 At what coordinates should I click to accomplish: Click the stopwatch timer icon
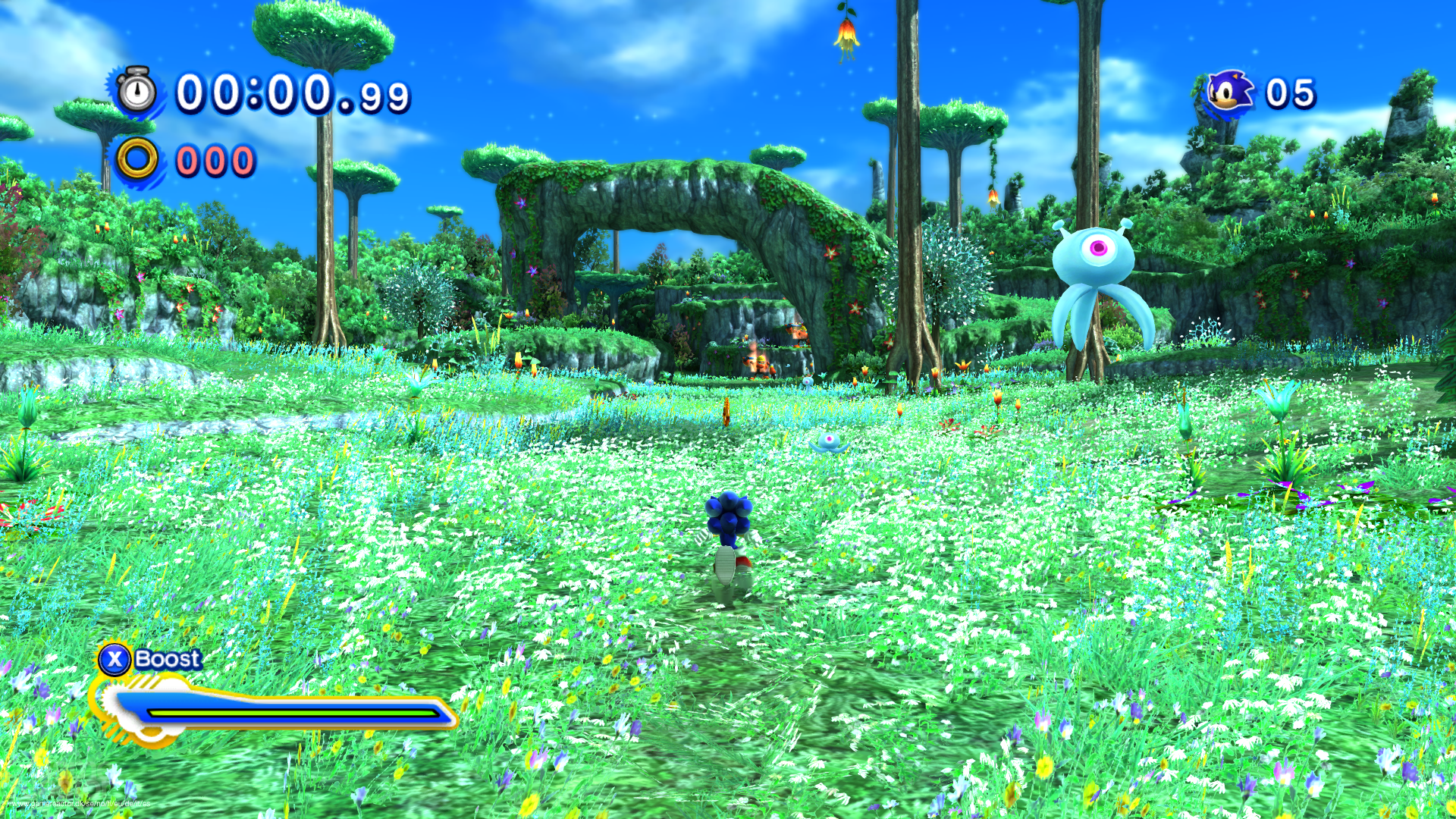point(136,93)
